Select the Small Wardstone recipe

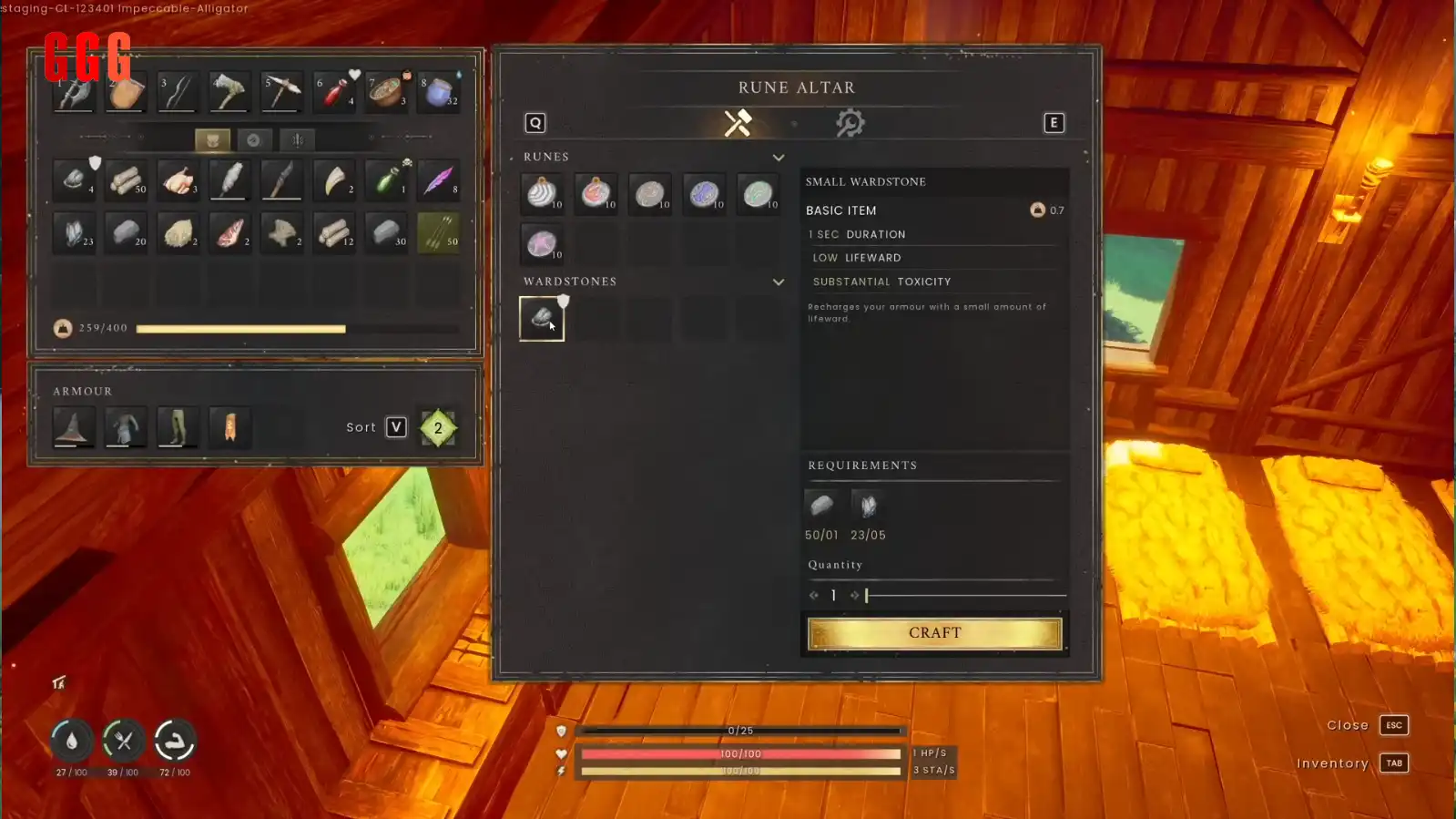(x=542, y=319)
